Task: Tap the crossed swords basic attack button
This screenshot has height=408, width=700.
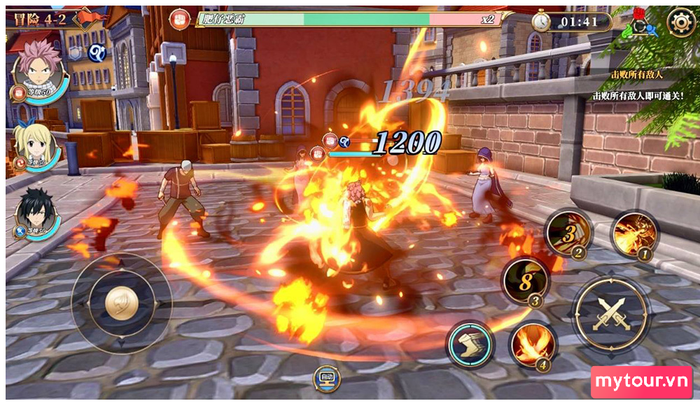Action: [x=610, y=315]
